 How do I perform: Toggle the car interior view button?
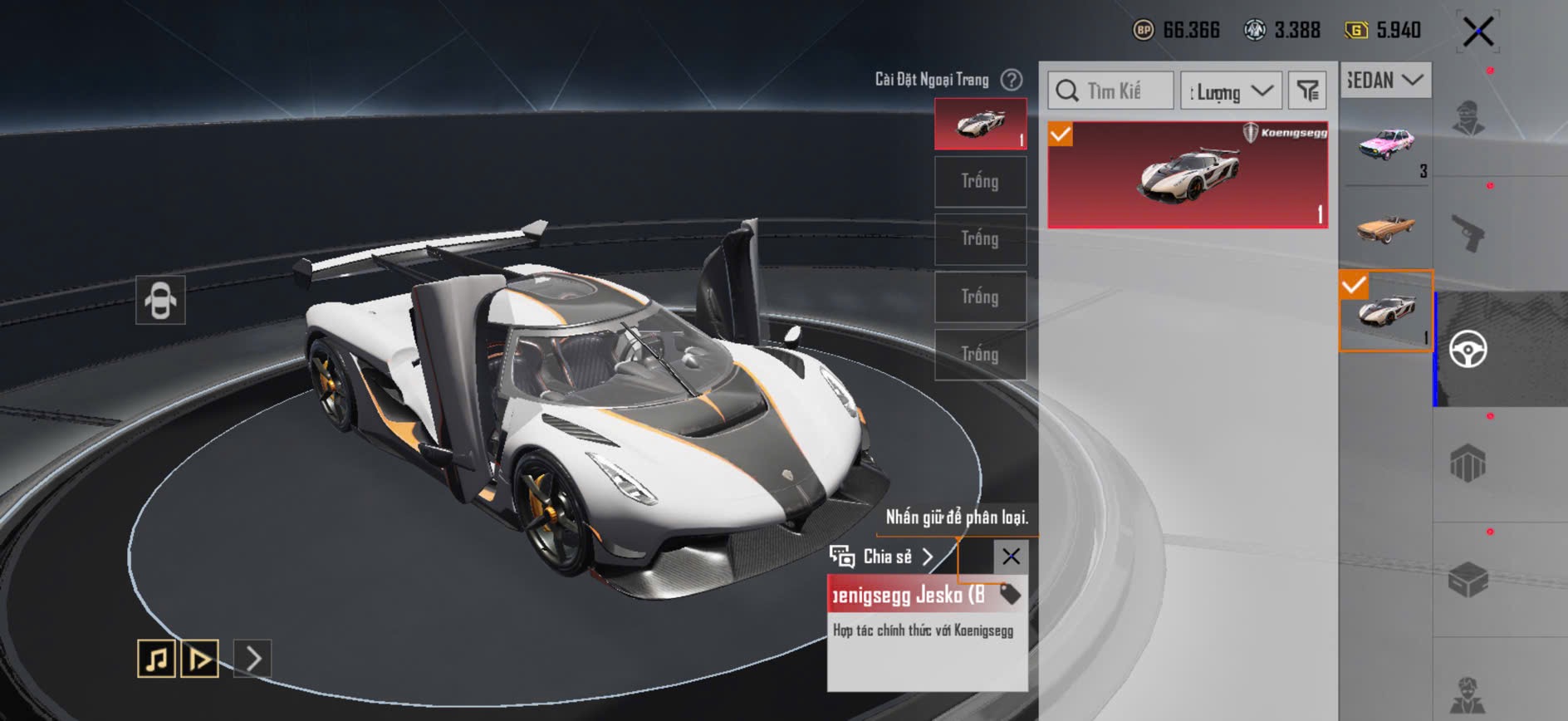tap(160, 300)
